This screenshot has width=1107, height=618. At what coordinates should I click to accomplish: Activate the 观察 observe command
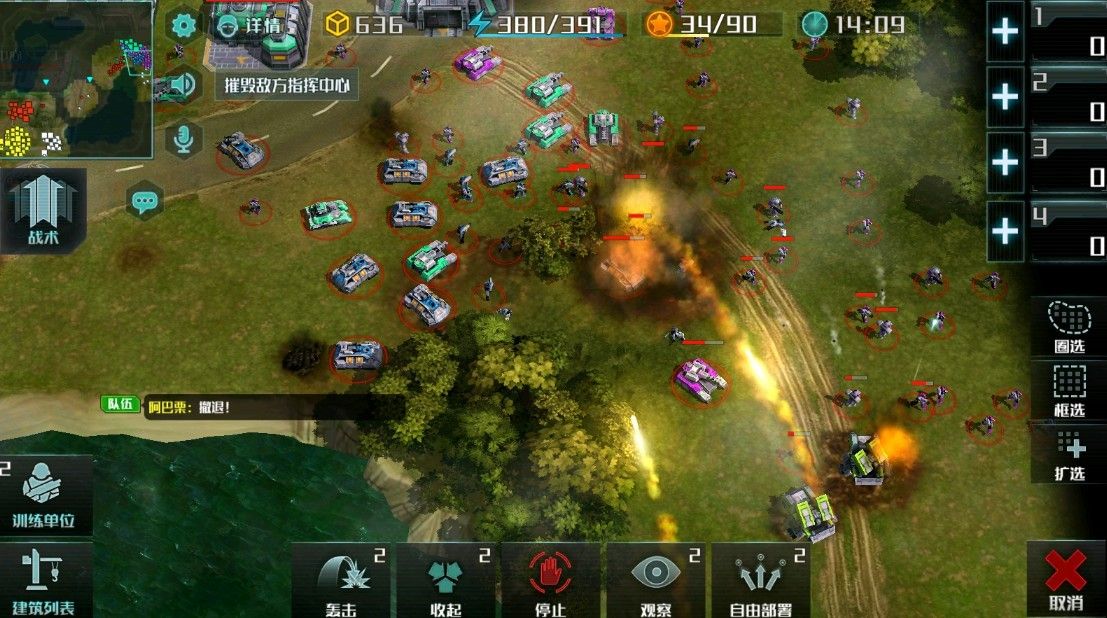click(x=656, y=580)
